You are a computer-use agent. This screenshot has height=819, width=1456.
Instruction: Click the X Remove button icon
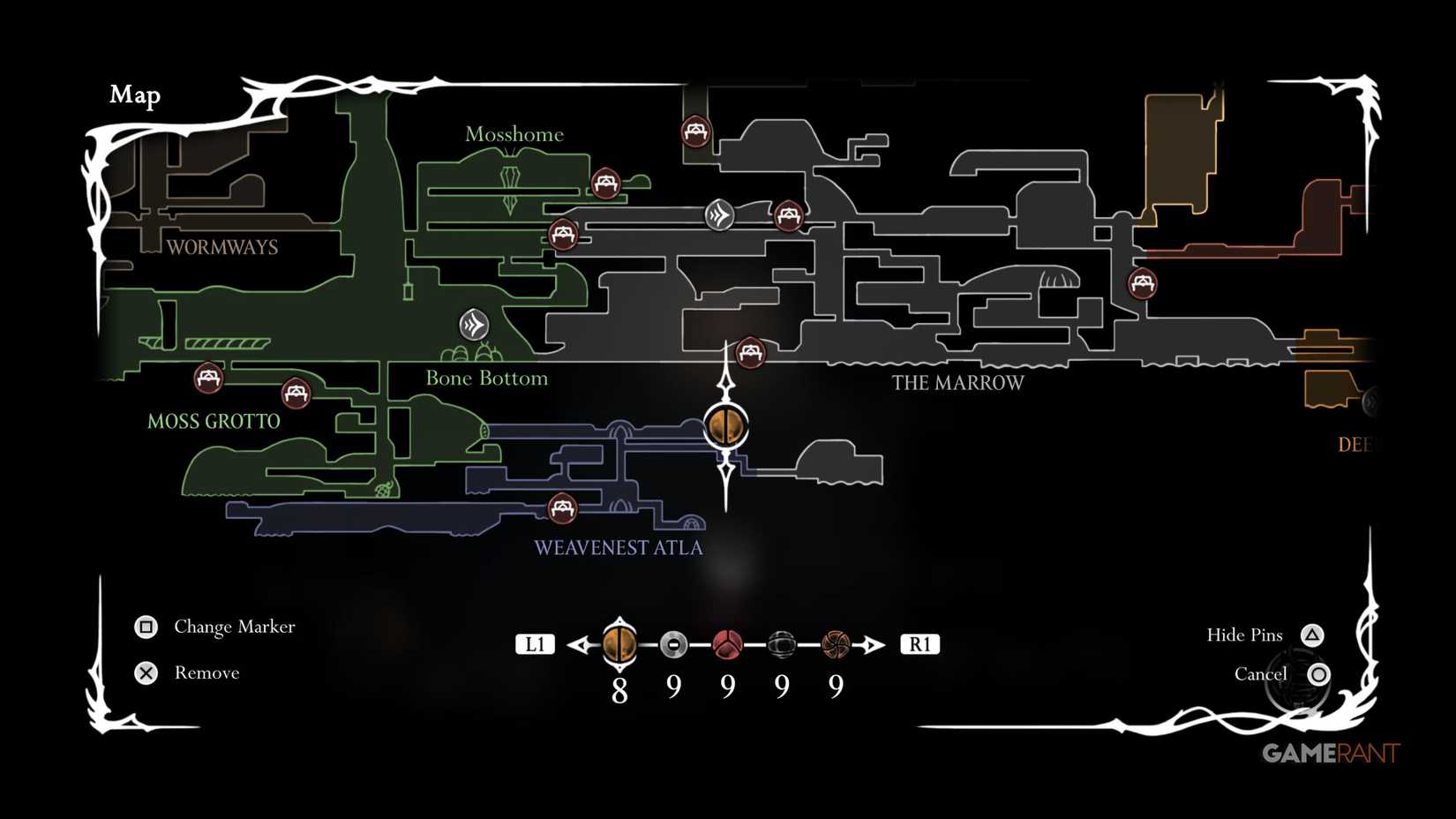pos(146,672)
